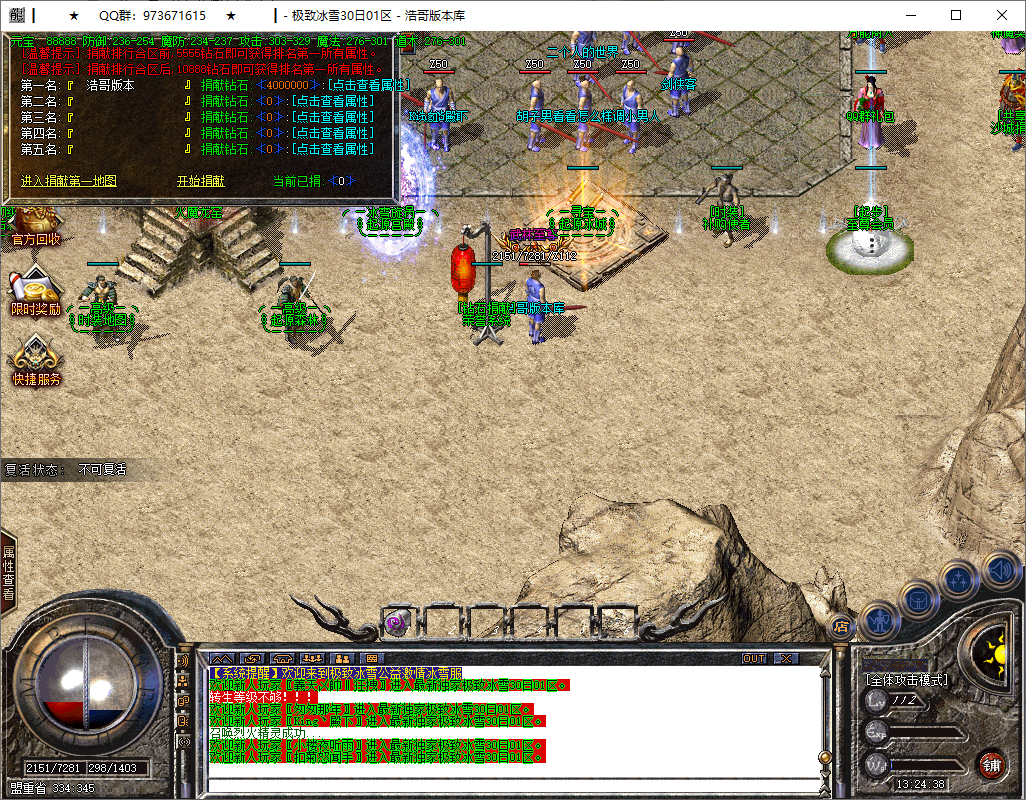1026x800 pixels.
Task: Click the 开始捐献 link
Action: tap(200, 181)
